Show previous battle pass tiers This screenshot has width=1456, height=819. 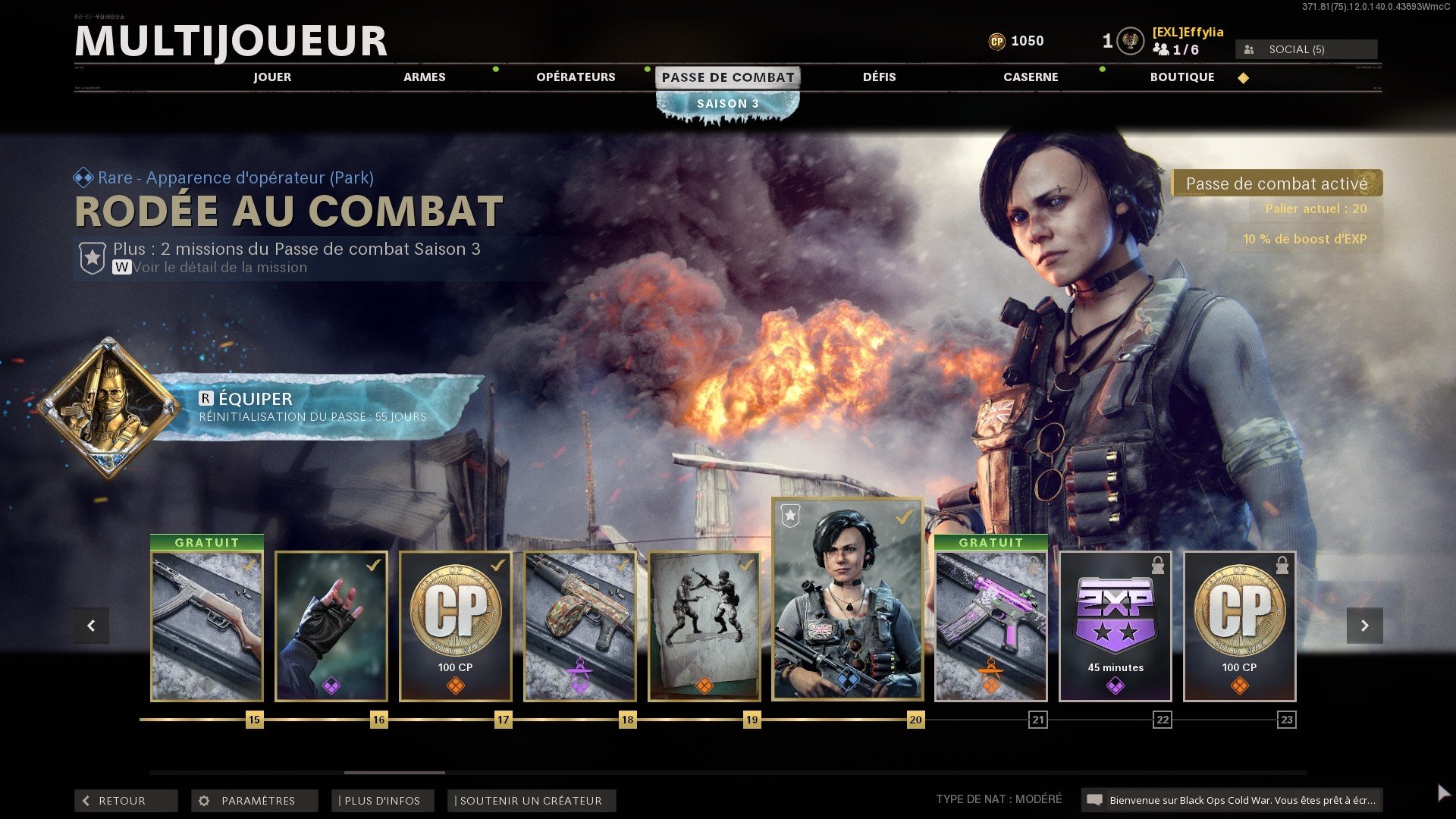[91, 626]
